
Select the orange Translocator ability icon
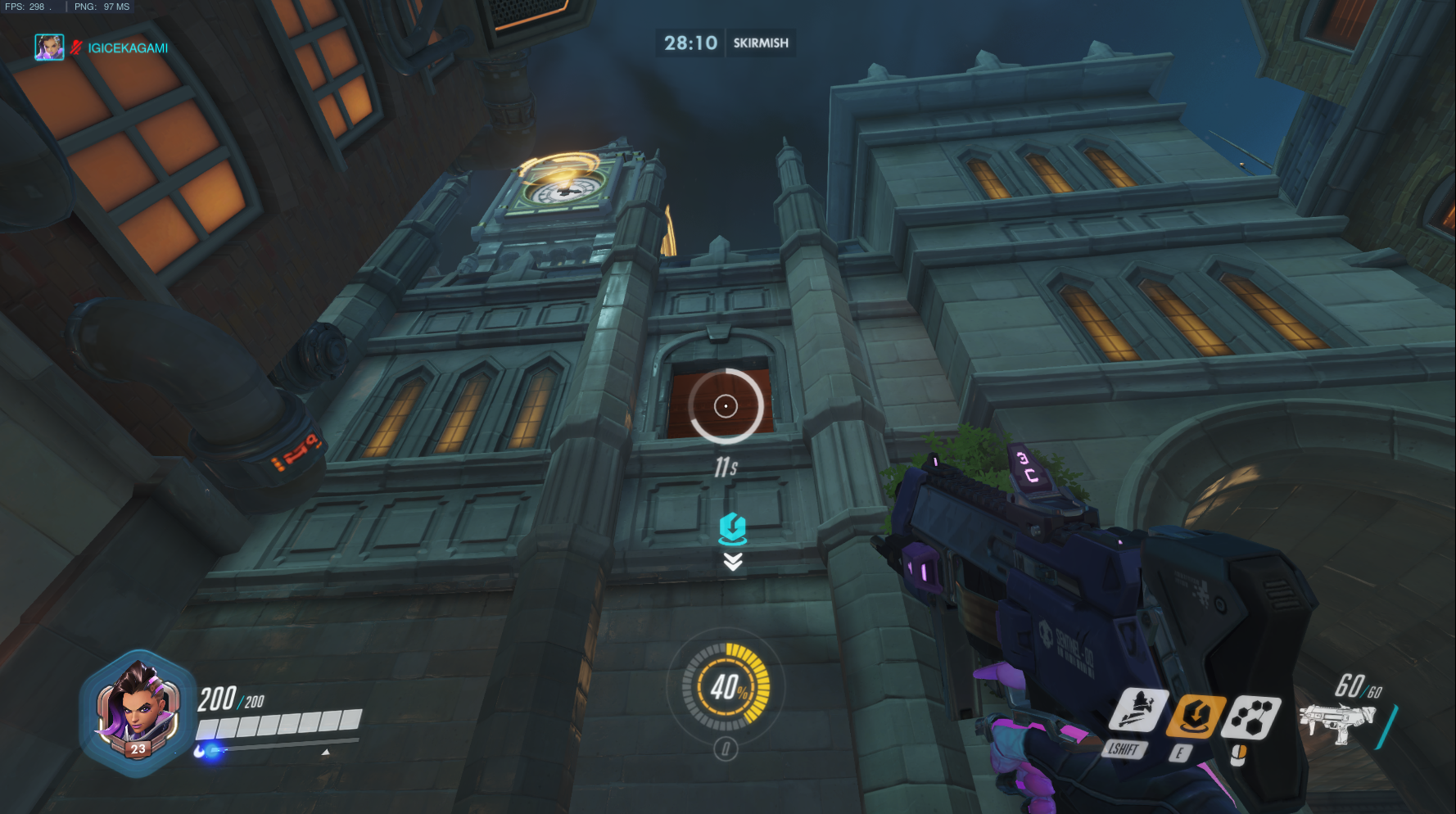tap(1196, 716)
